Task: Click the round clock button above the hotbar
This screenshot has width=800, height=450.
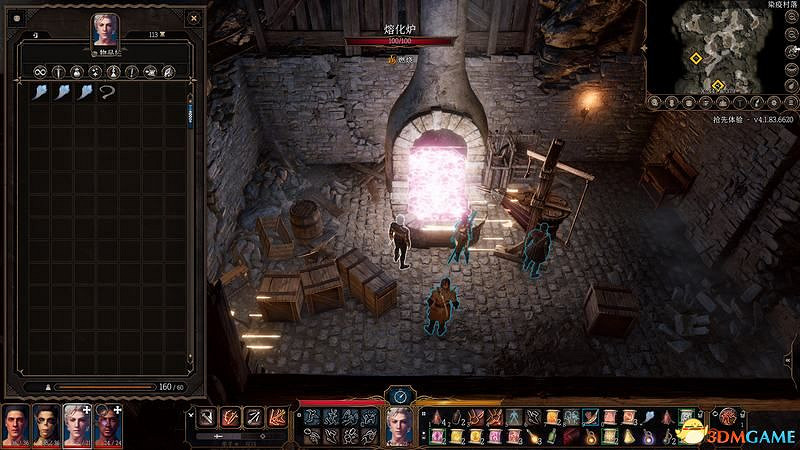Action: tap(399, 395)
